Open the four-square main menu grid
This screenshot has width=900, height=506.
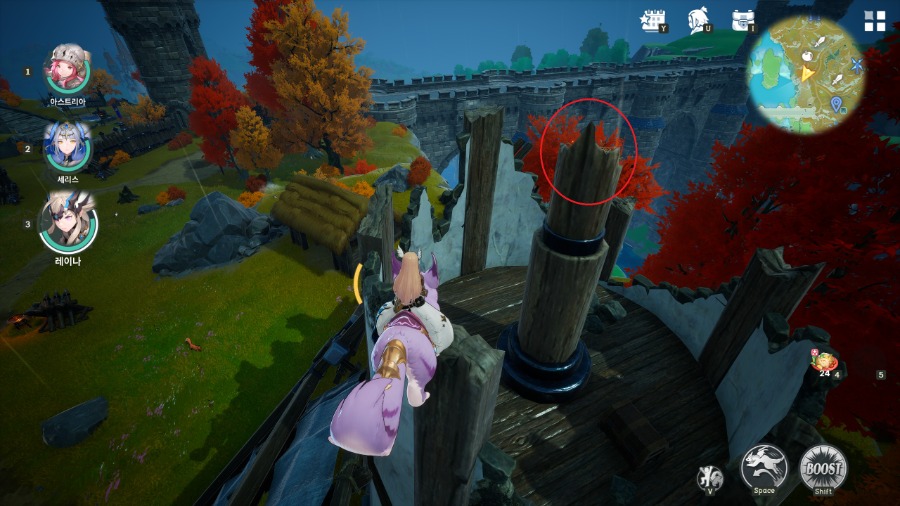point(875,22)
